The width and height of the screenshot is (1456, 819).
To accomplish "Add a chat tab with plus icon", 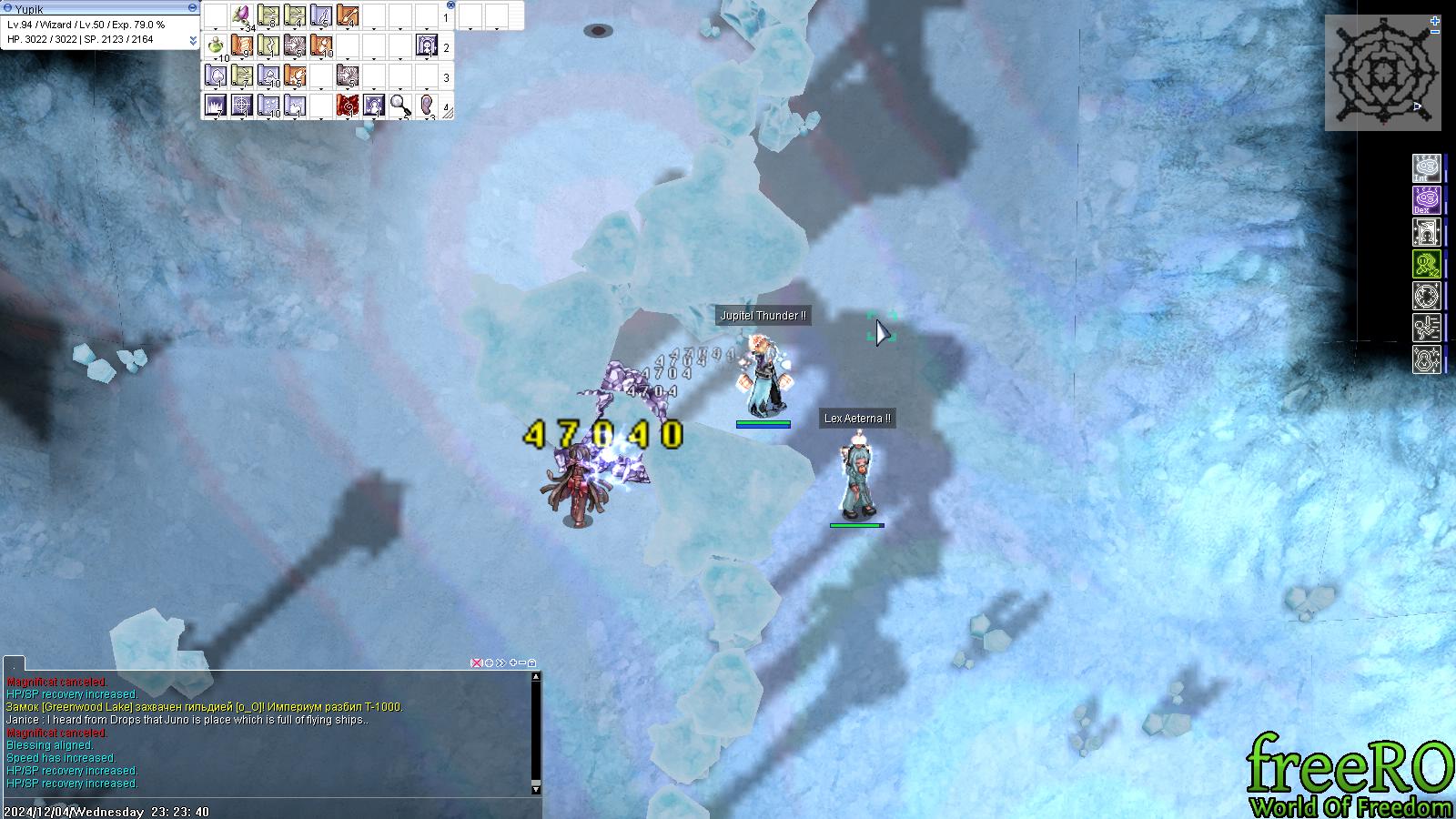I will 513,662.
